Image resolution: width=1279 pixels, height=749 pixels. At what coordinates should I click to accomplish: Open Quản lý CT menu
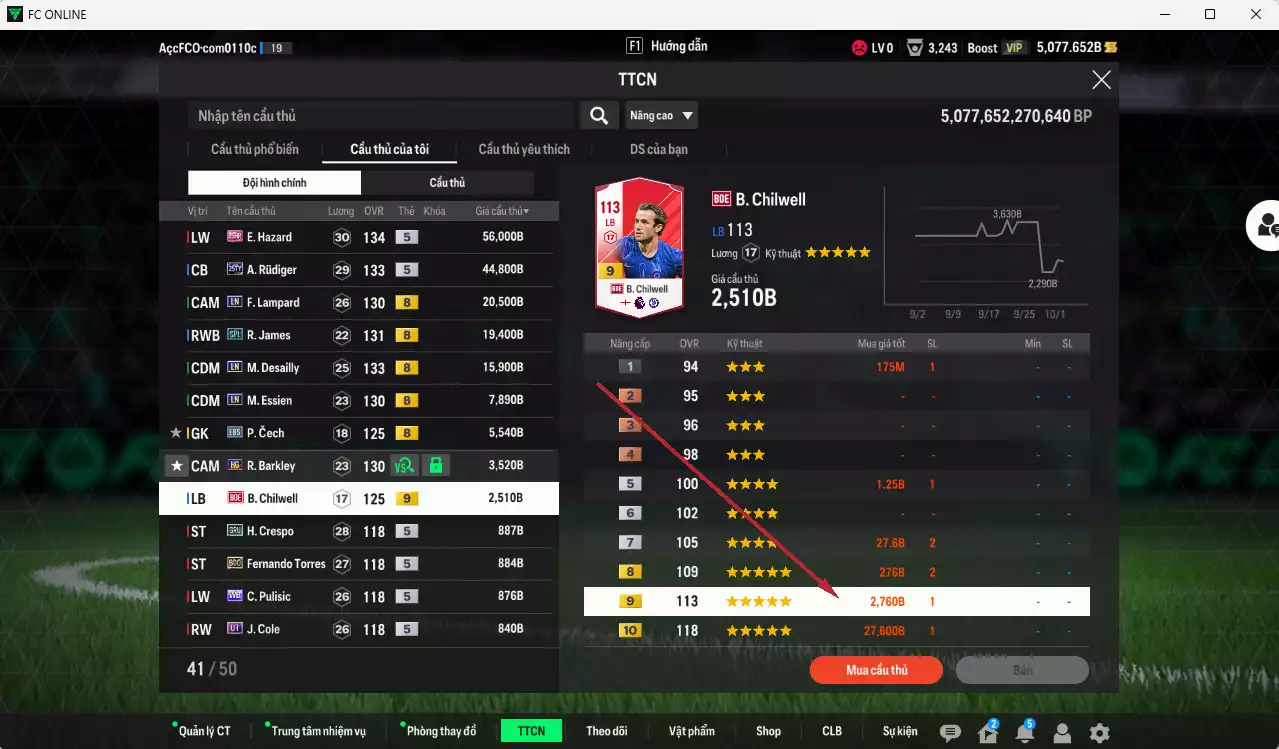tap(204, 731)
